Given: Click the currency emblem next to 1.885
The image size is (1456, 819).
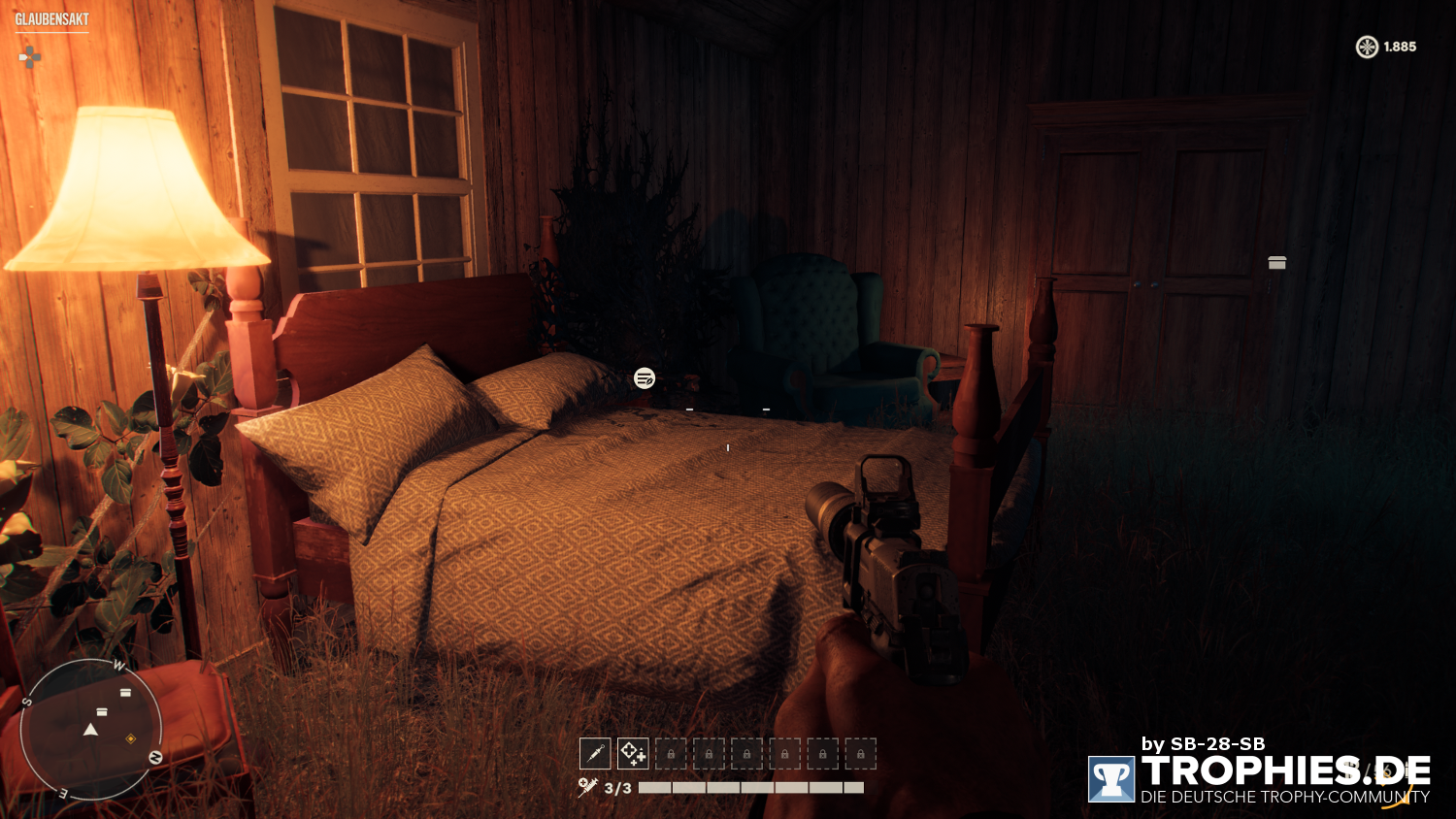Looking at the screenshot, I should [x=1366, y=46].
